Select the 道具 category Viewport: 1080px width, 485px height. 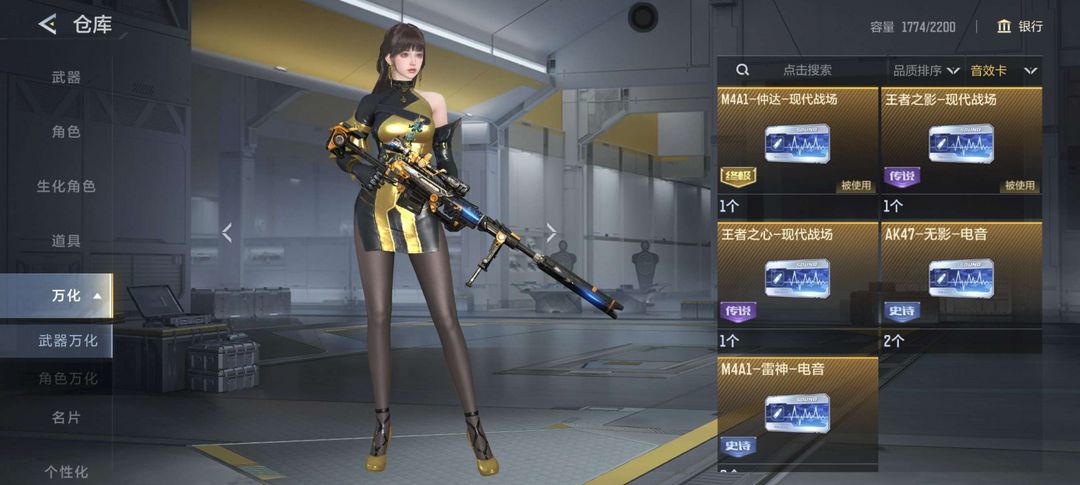(66, 241)
